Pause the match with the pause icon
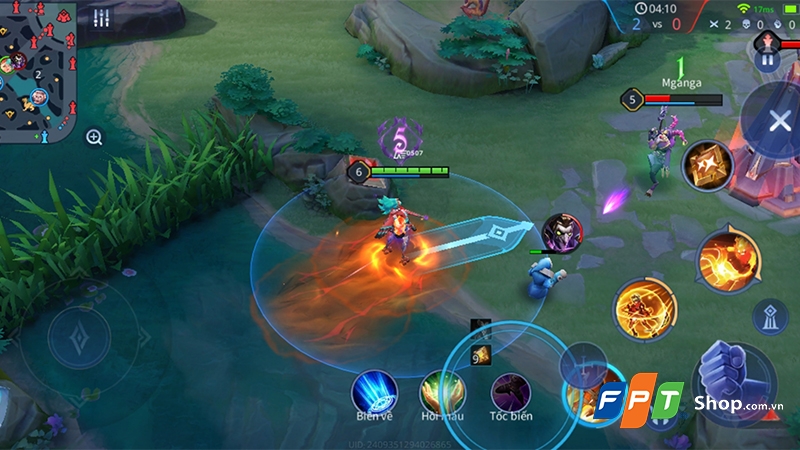Screen dimensions: 800x450 coord(768,59)
